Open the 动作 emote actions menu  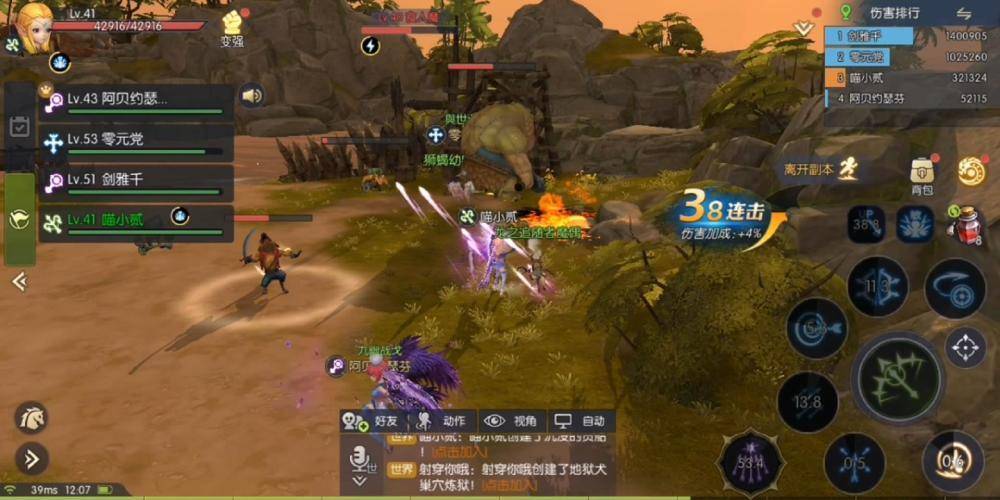(443, 421)
